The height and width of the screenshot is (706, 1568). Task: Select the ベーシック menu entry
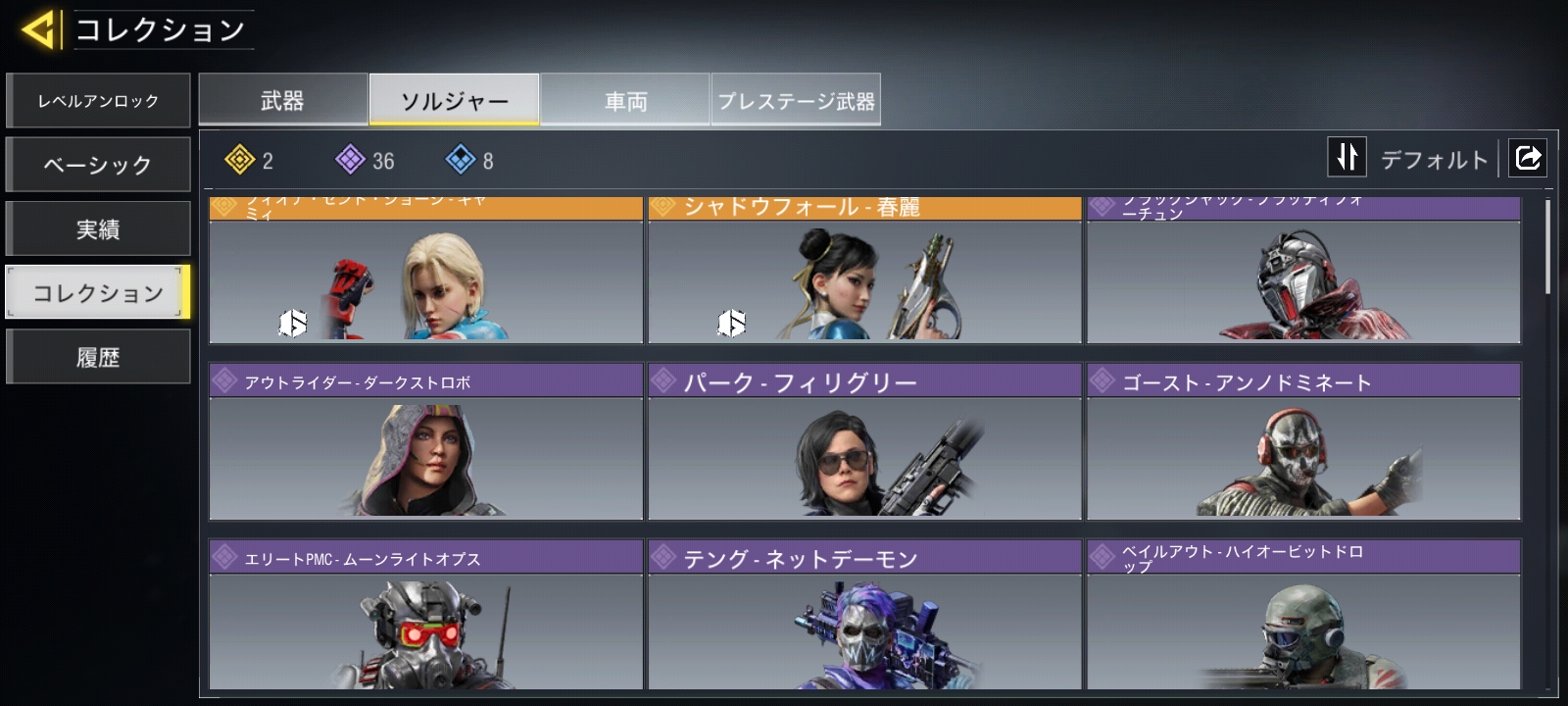98,165
